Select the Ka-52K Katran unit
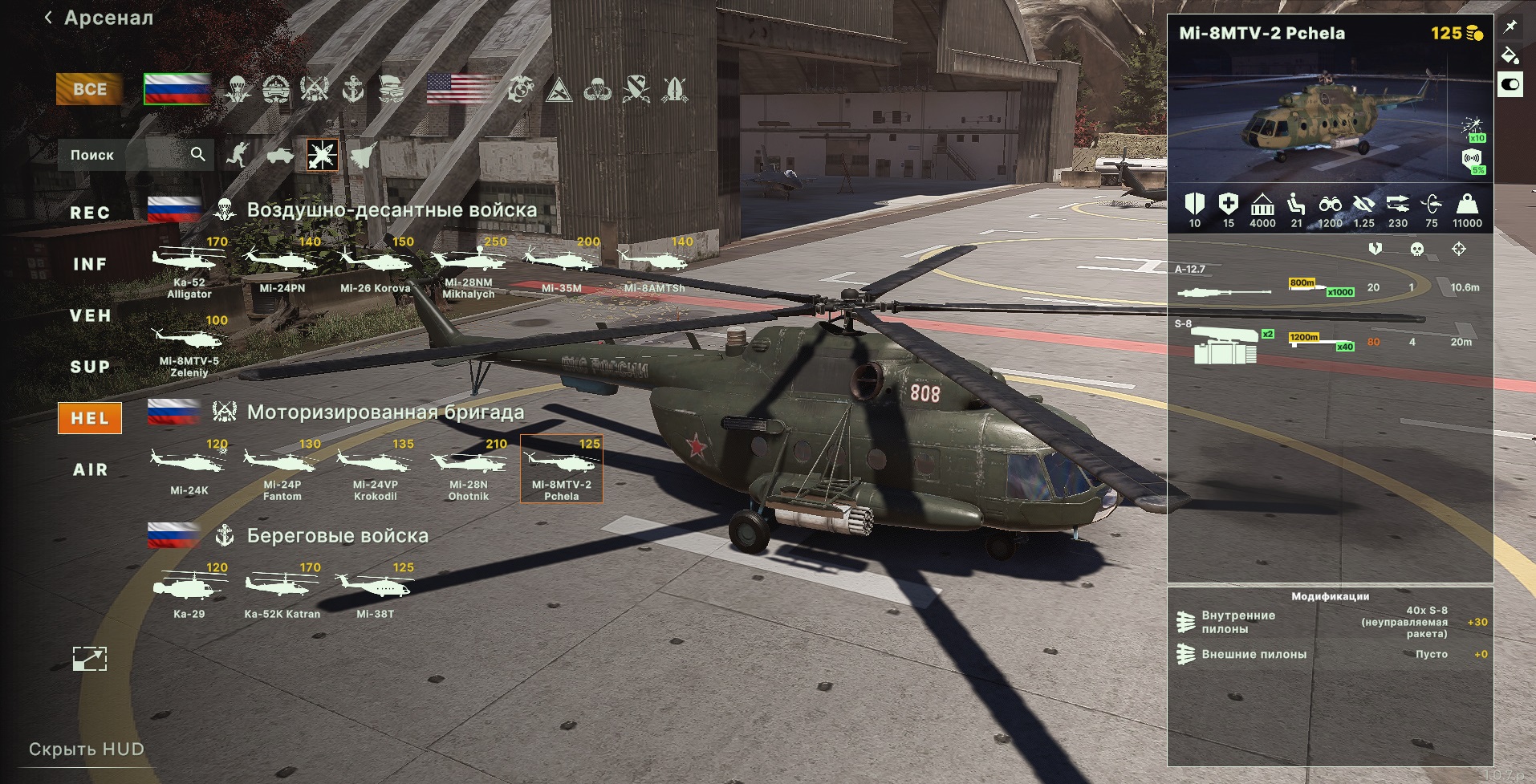The width and height of the screenshot is (1536, 784). (282, 592)
